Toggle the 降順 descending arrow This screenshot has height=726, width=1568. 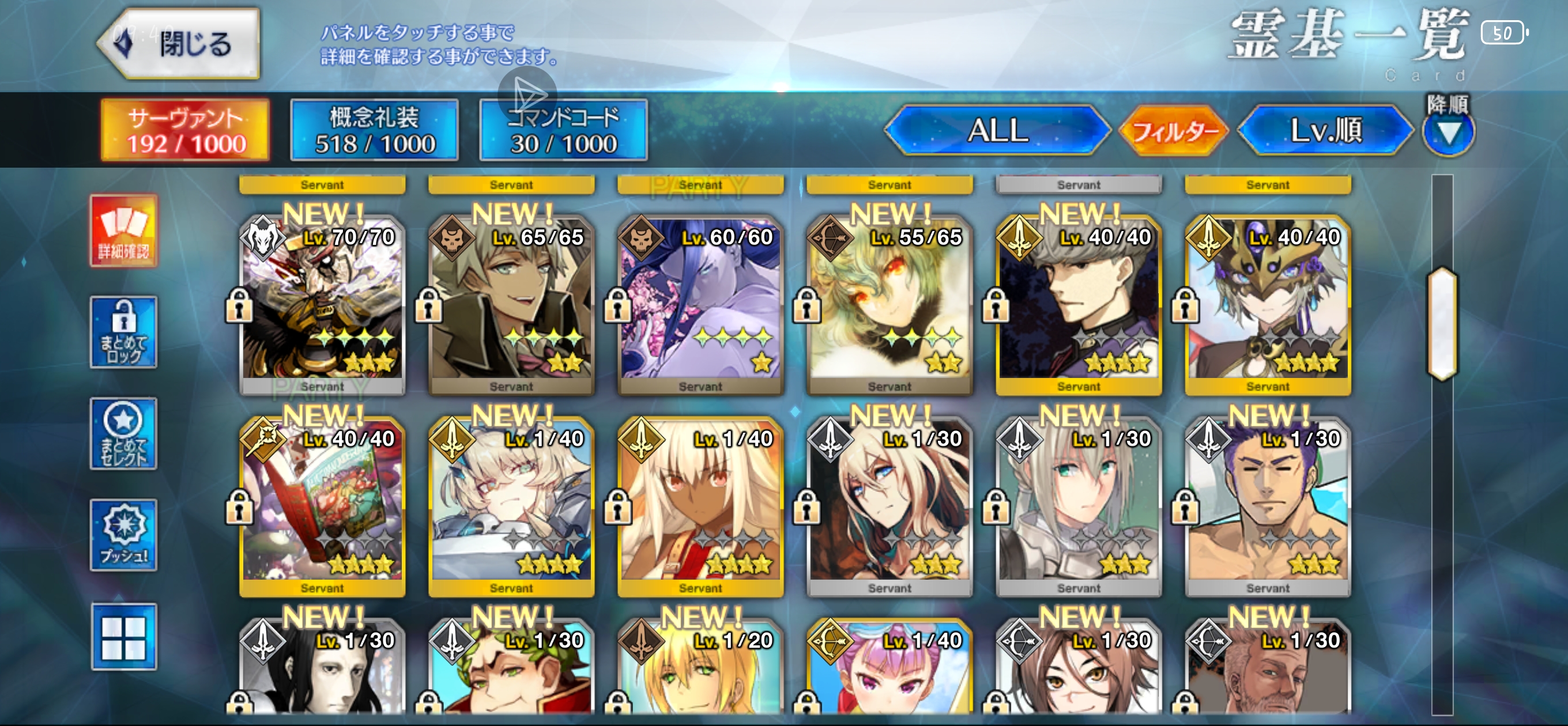(1448, 131)
